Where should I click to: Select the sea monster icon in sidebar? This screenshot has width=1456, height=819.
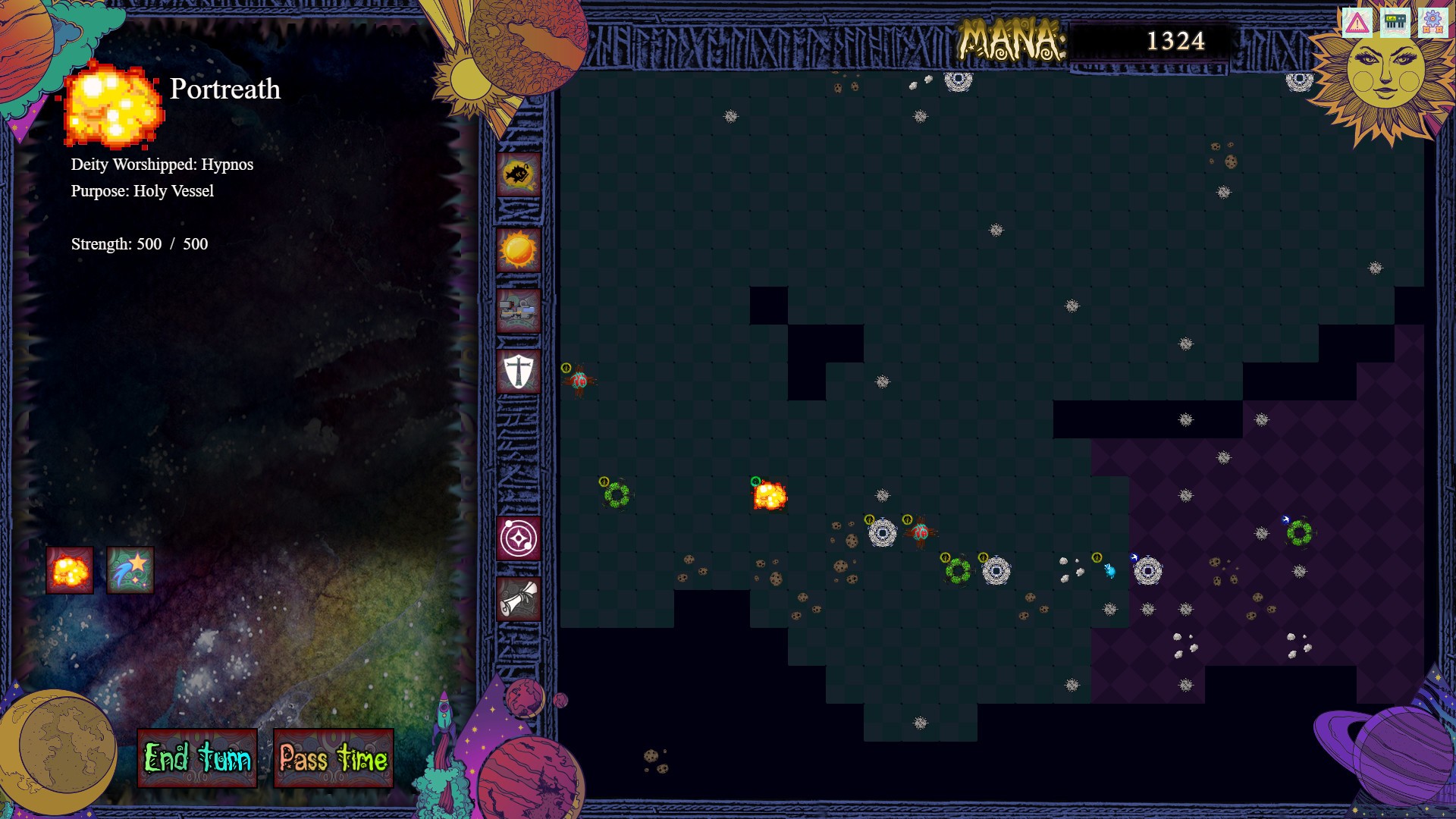pyautogui.click(x=518, y=174)
